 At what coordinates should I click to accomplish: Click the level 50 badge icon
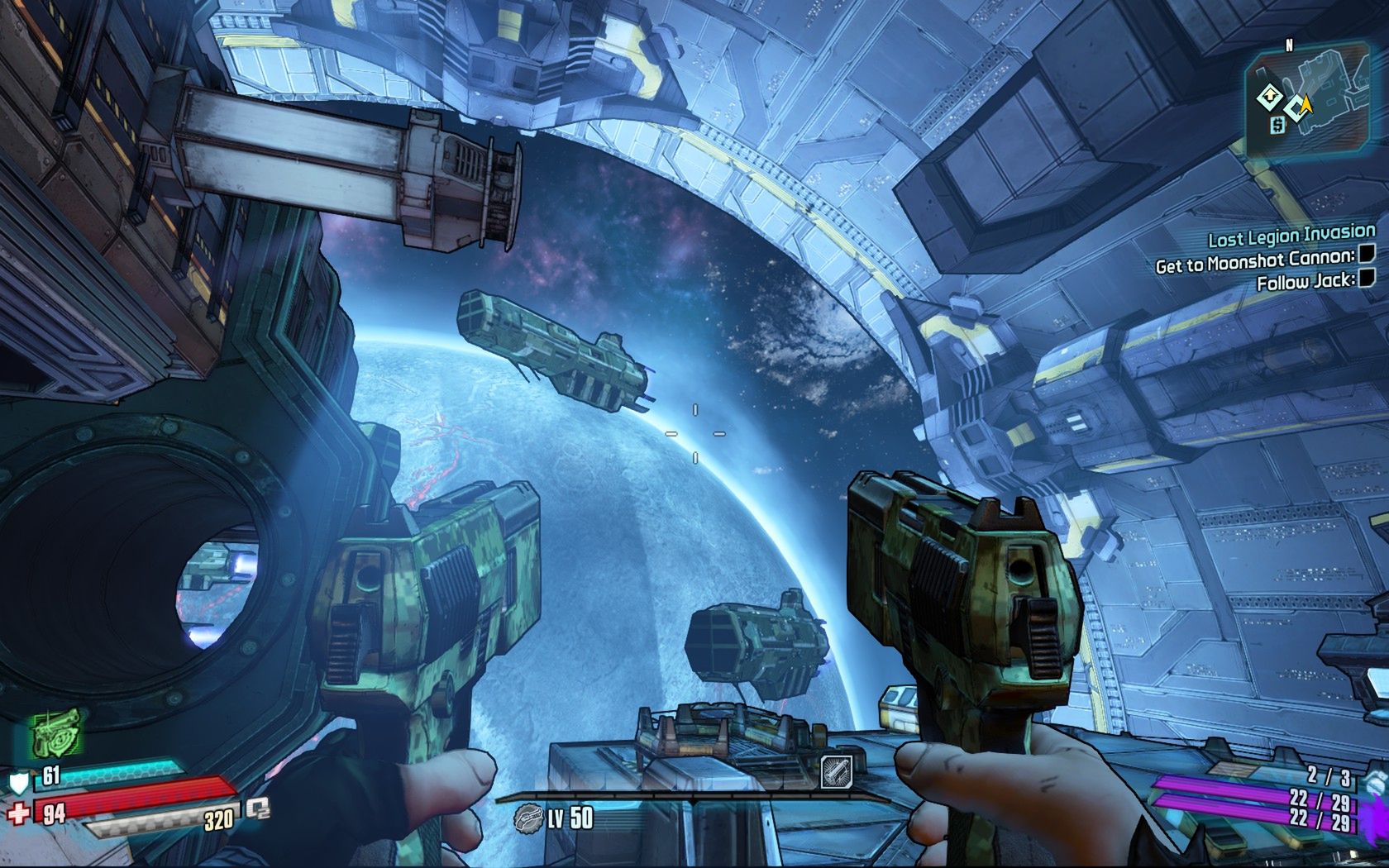[527, 818]
